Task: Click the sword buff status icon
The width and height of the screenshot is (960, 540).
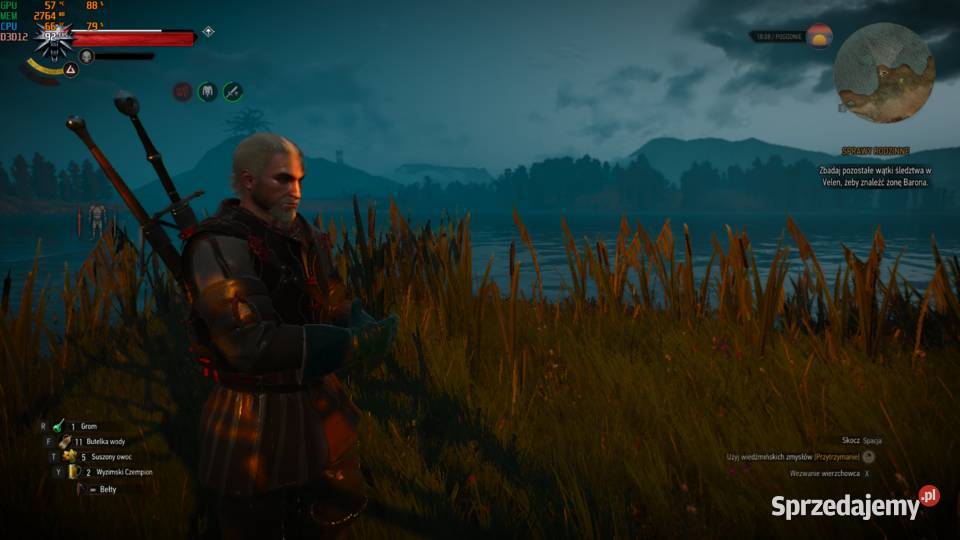Action: 233,91
